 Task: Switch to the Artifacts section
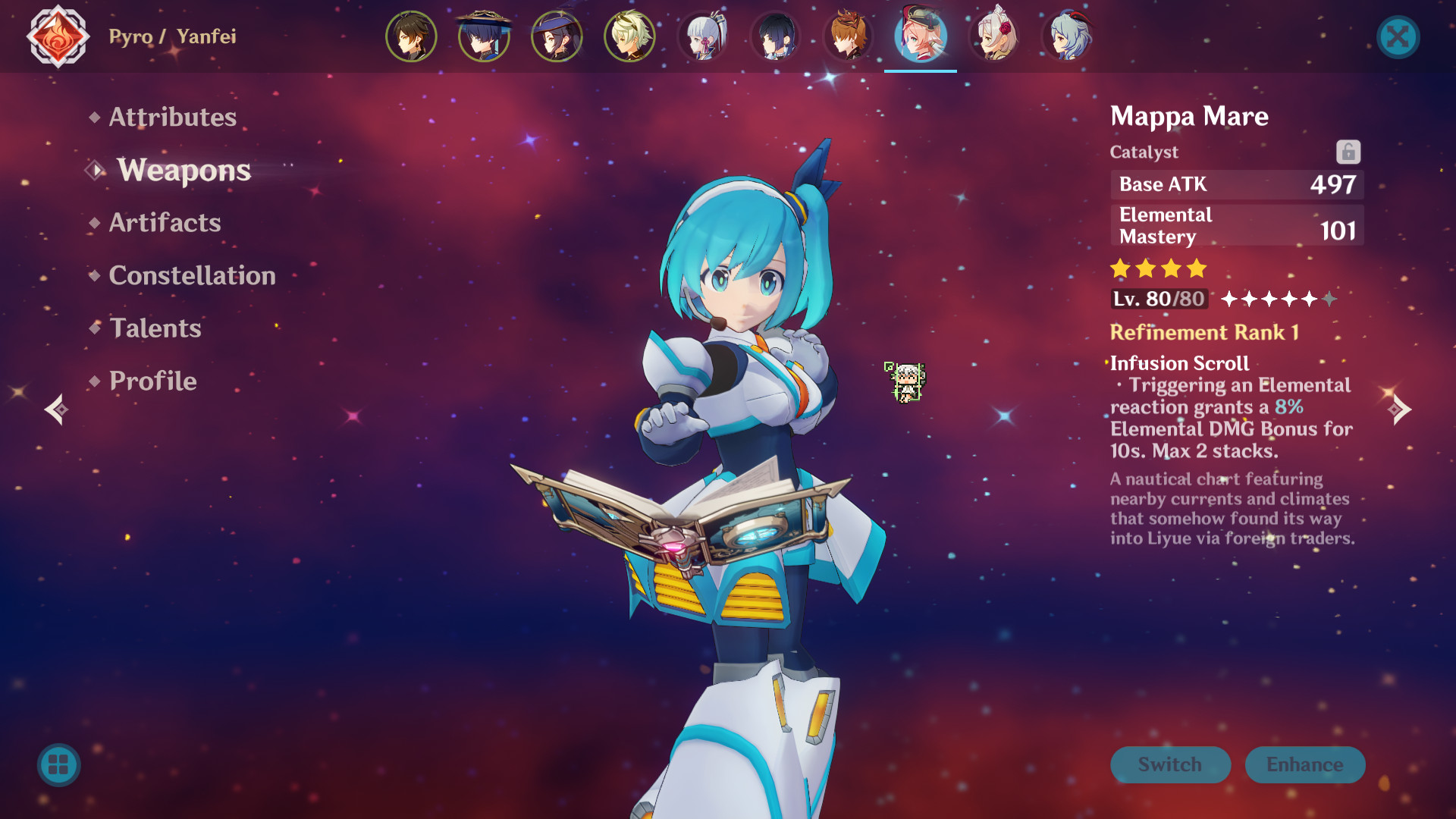(165, 222)
